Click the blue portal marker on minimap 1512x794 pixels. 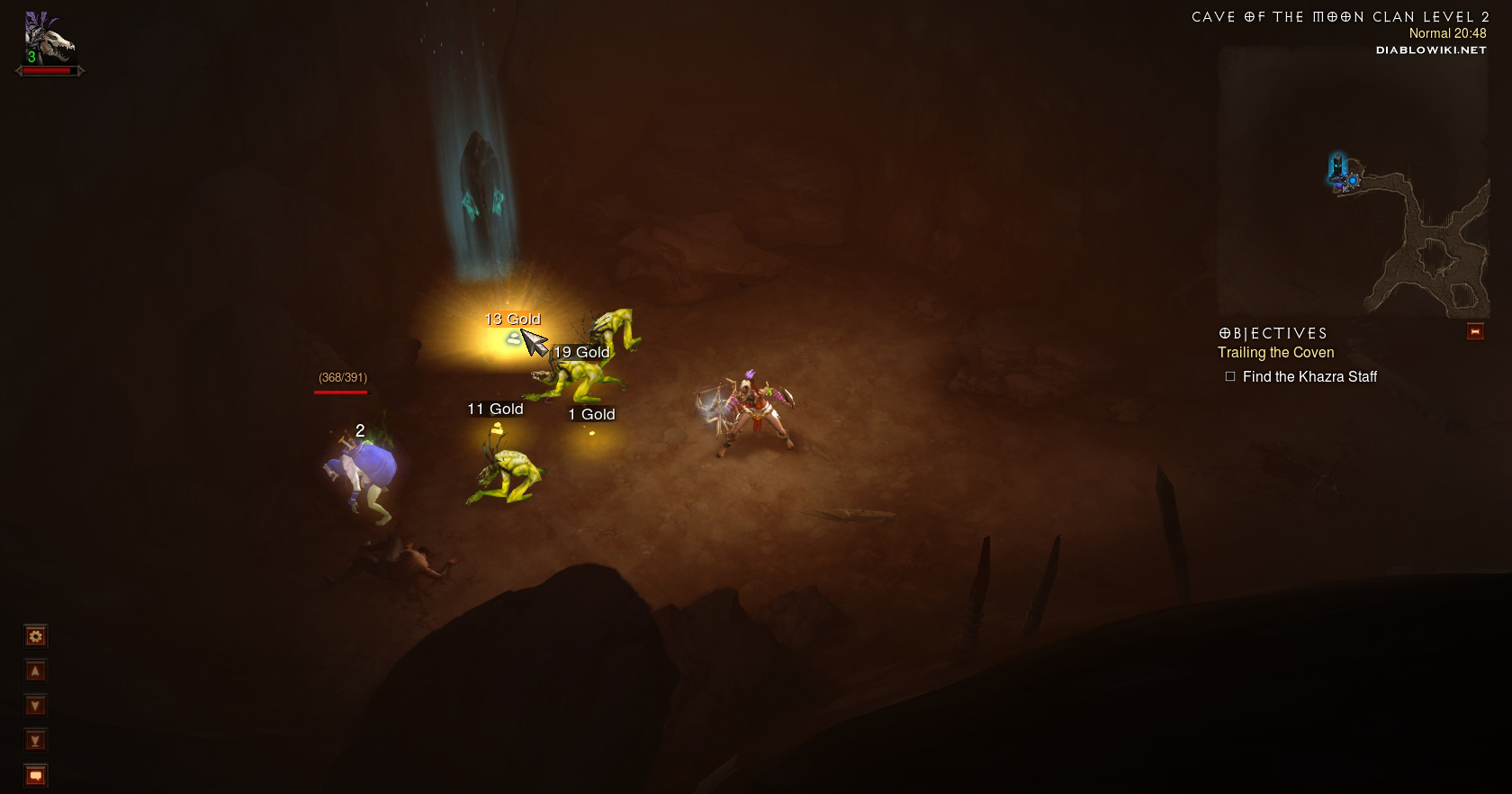tap(1351, 180)
